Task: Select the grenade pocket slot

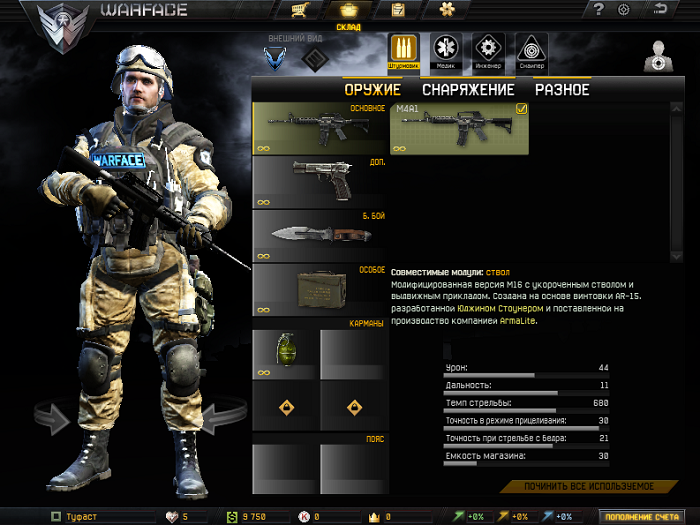Action: click(x=284, y=354)
